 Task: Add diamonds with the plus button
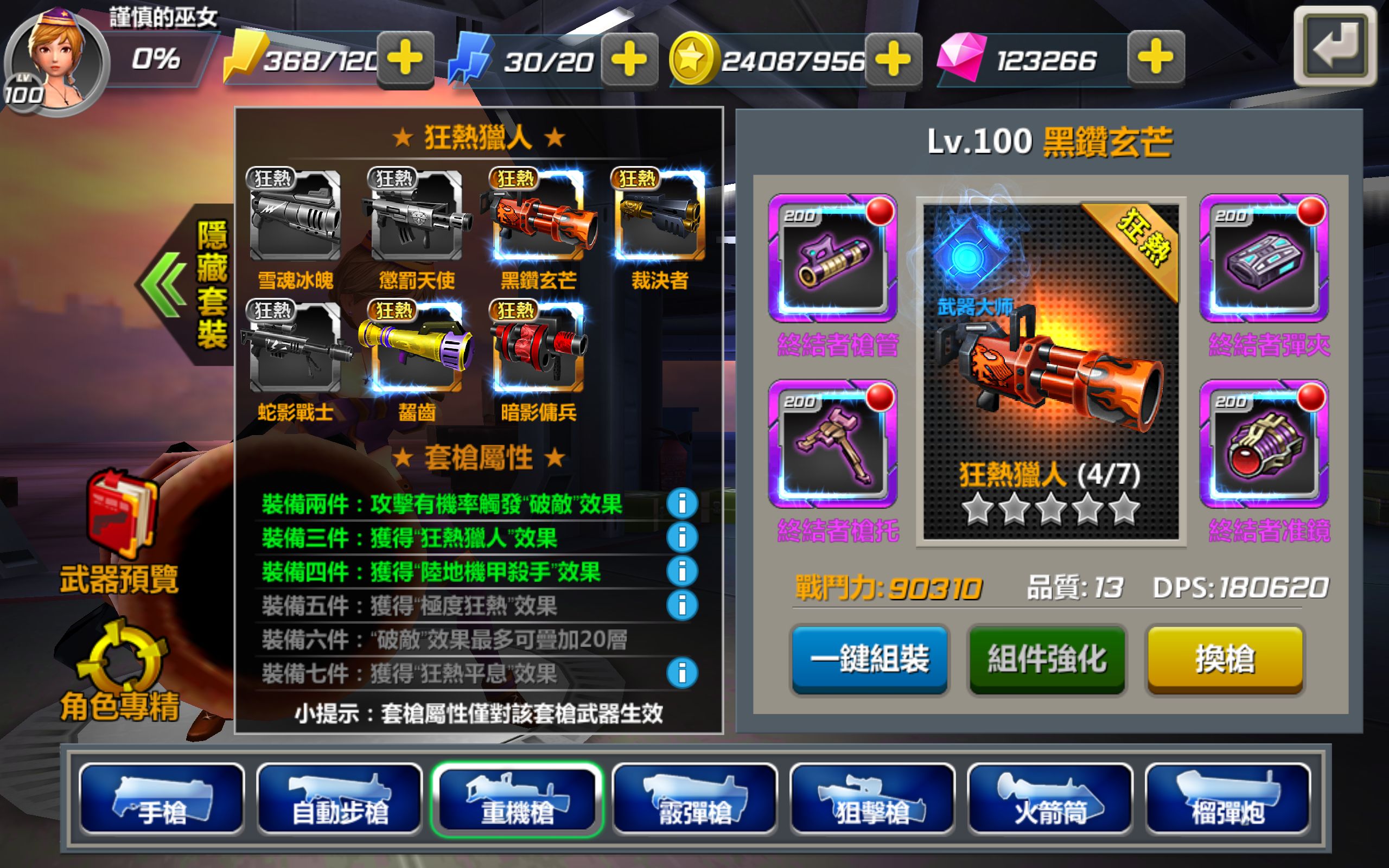point(1158,59)
